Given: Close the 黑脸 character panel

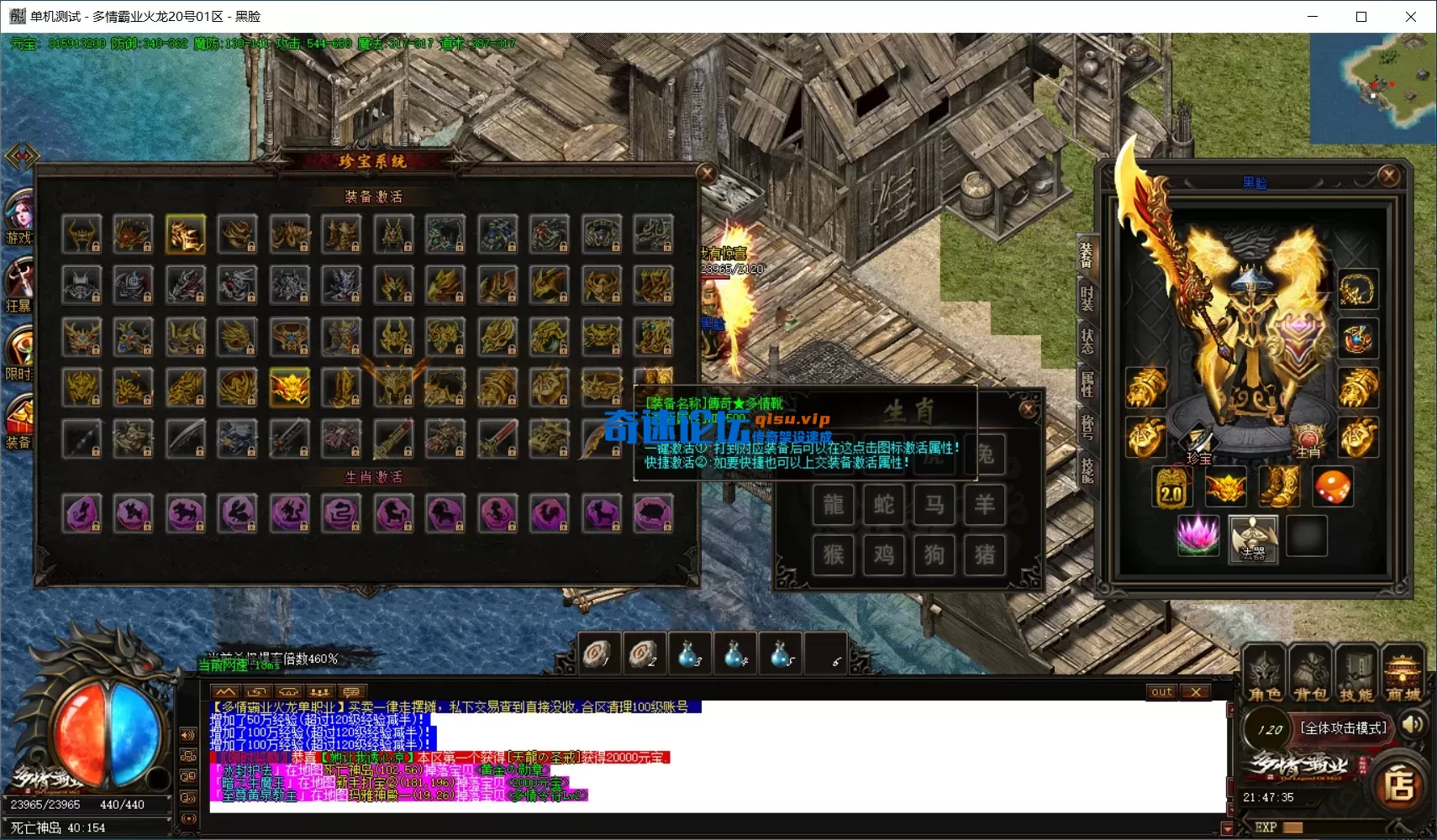Looking at the screenshot, I should (1388, 176).
